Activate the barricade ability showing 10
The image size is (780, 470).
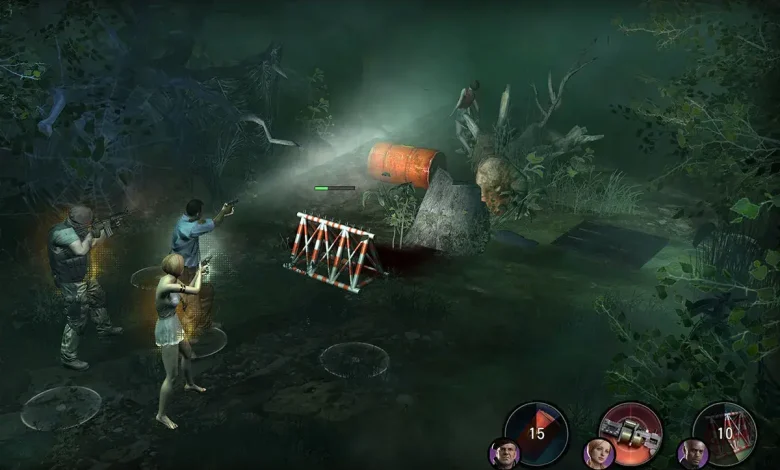724,432
